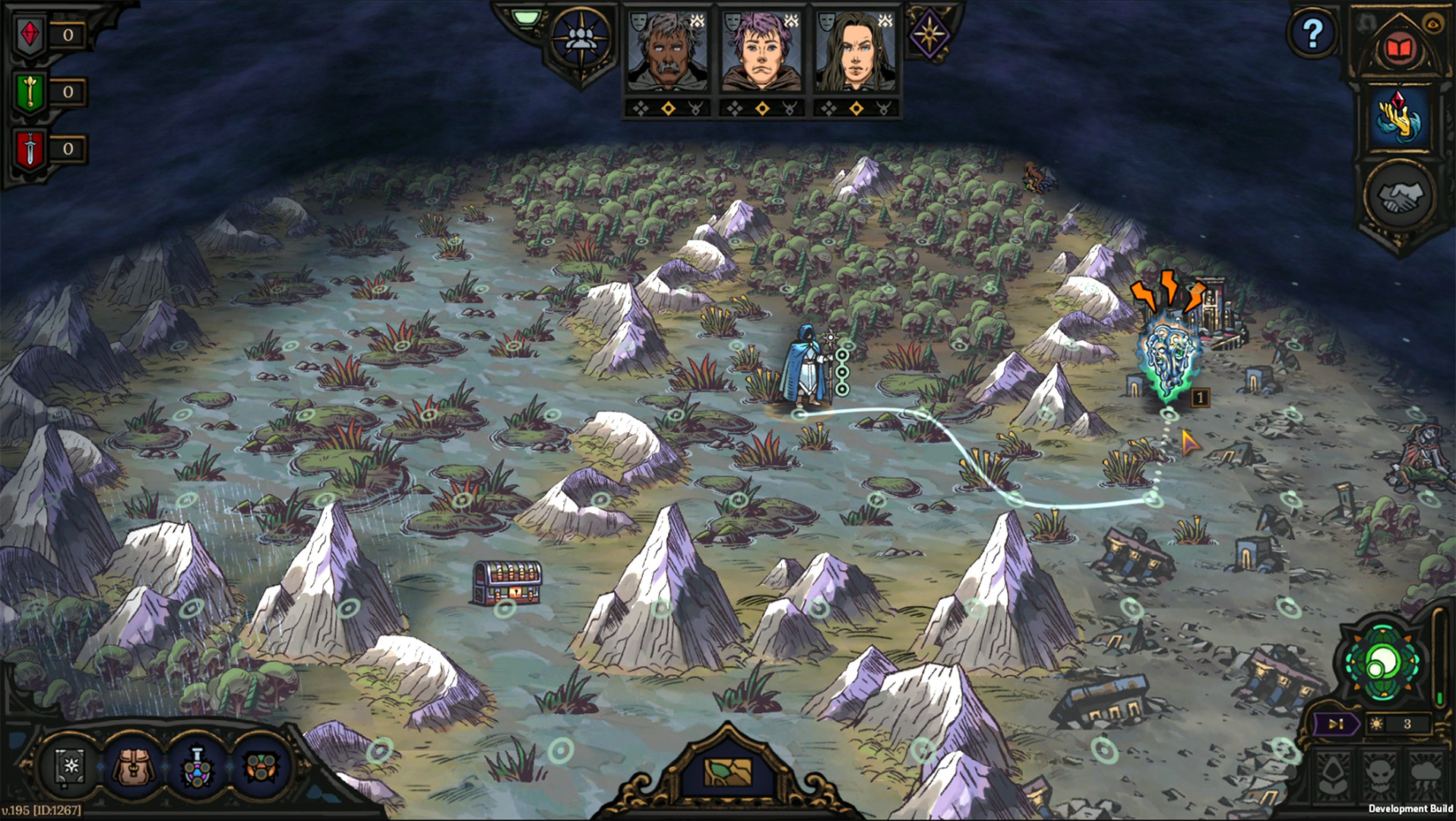Open the potion flask alchemy menu
The image size is (1456, 821).
(x=198, y=766)
